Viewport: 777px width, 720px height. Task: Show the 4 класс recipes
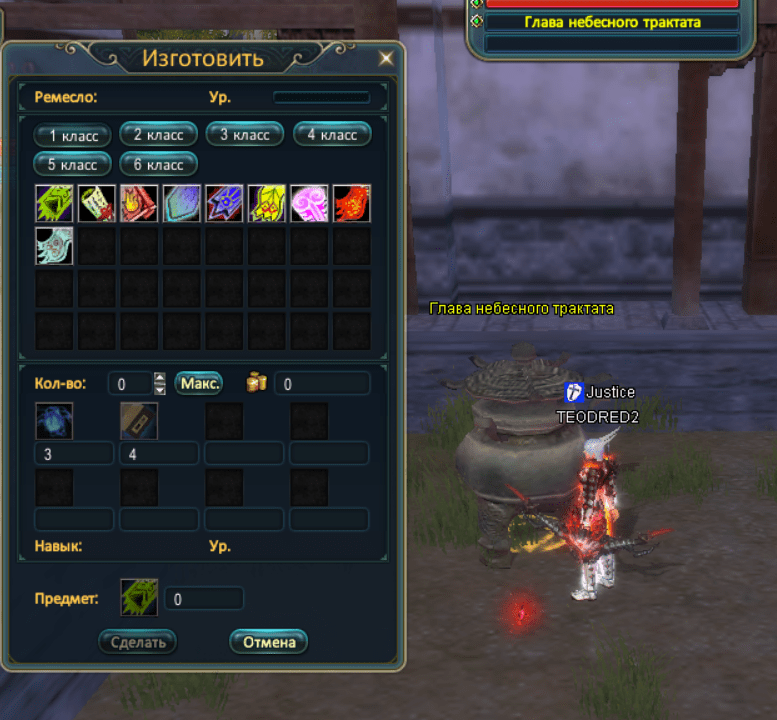tap(332, 134)
